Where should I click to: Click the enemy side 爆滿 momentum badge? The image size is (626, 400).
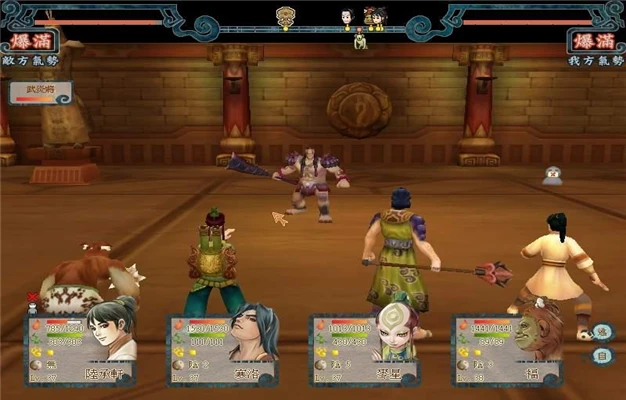pos(27,42)
